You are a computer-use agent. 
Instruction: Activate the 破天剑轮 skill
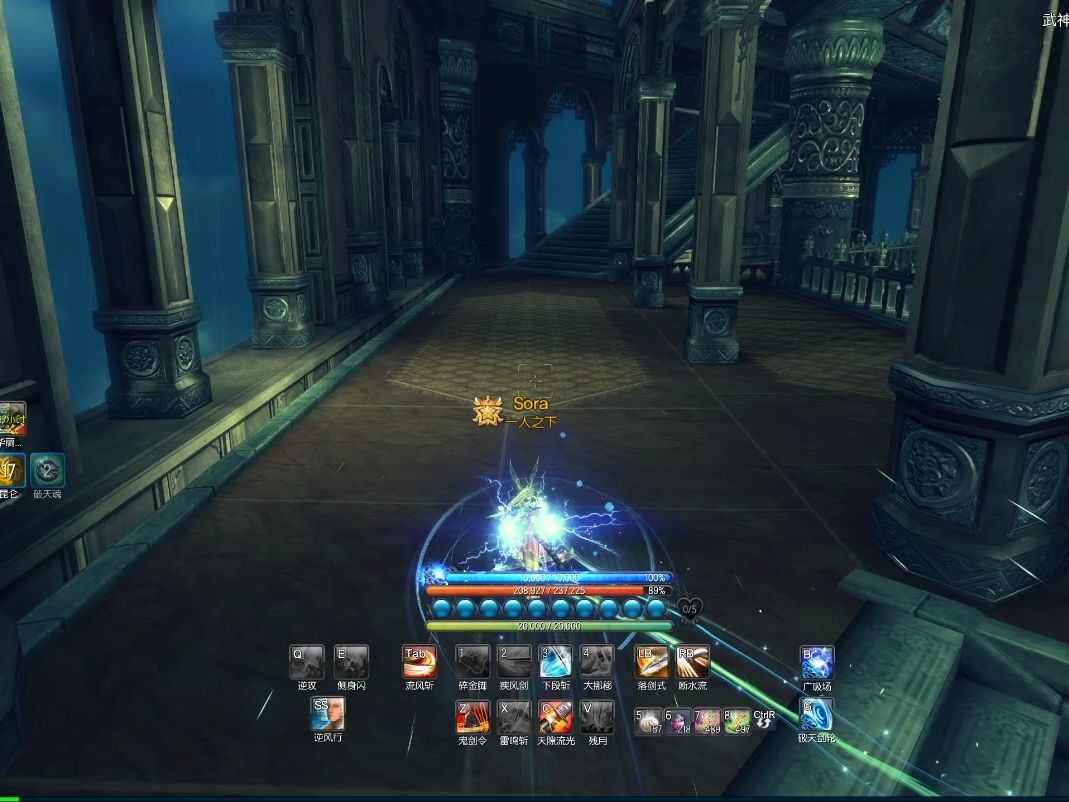(816, 715)
